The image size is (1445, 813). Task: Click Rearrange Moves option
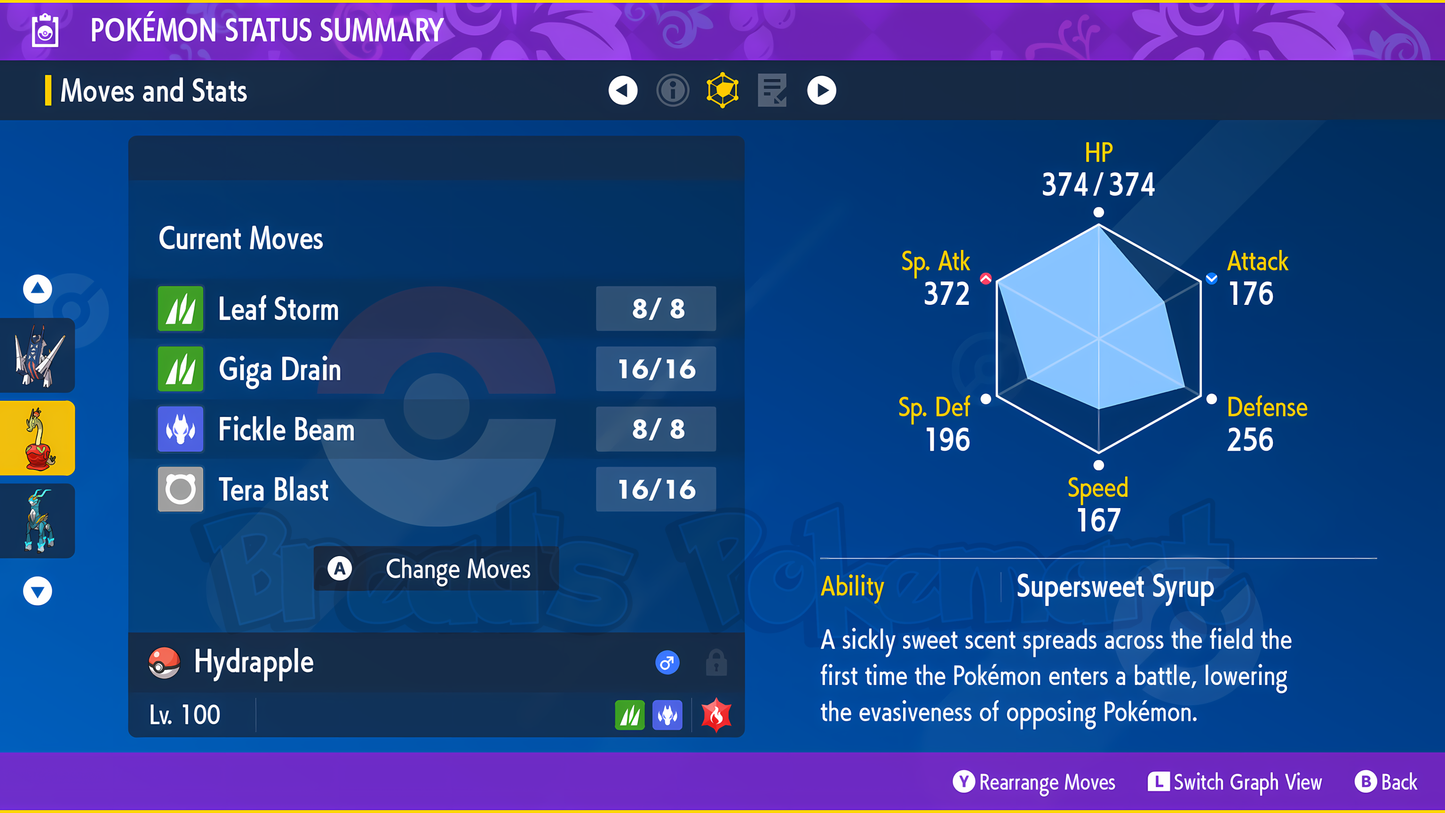pos(1034,783)
